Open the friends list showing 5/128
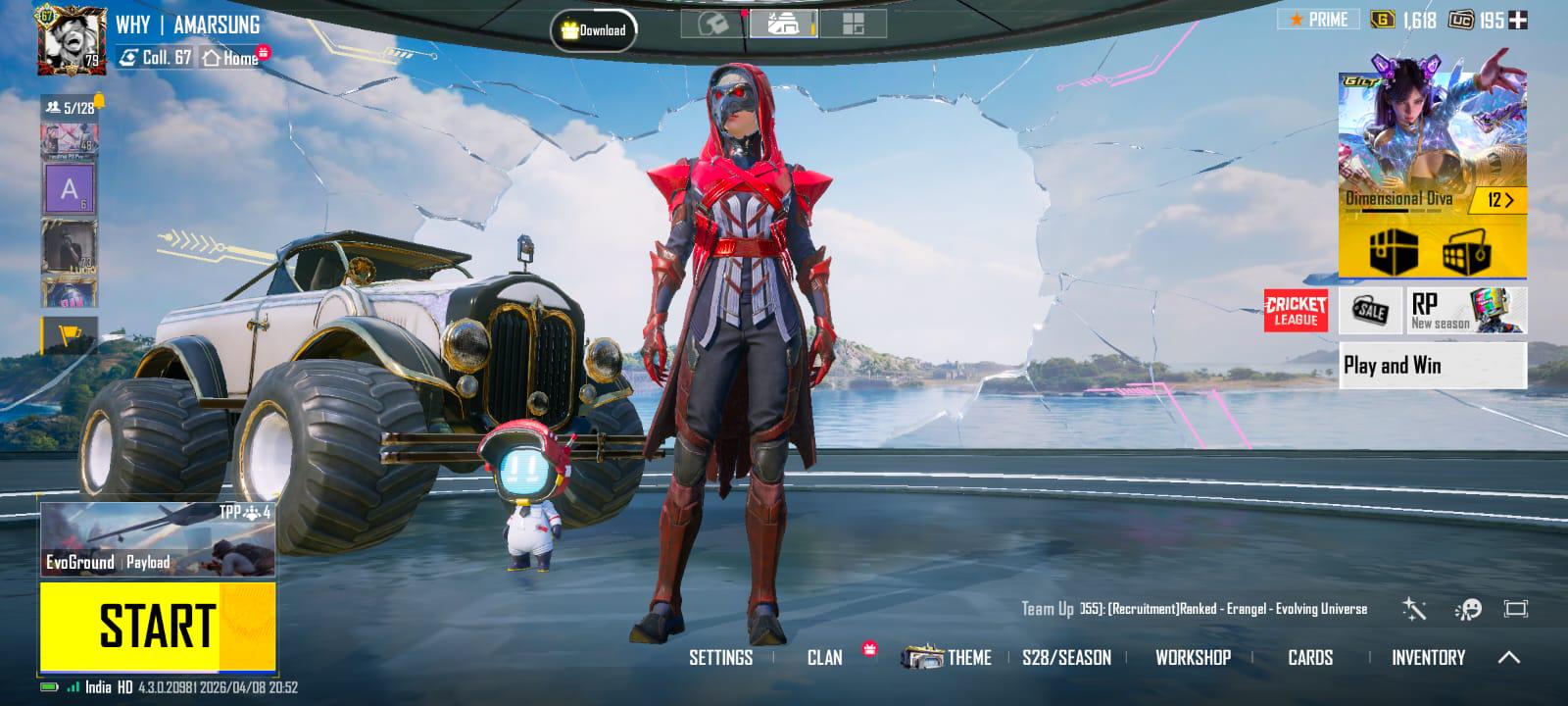Viewport: 1568px width, 706px height. (71, 107)
